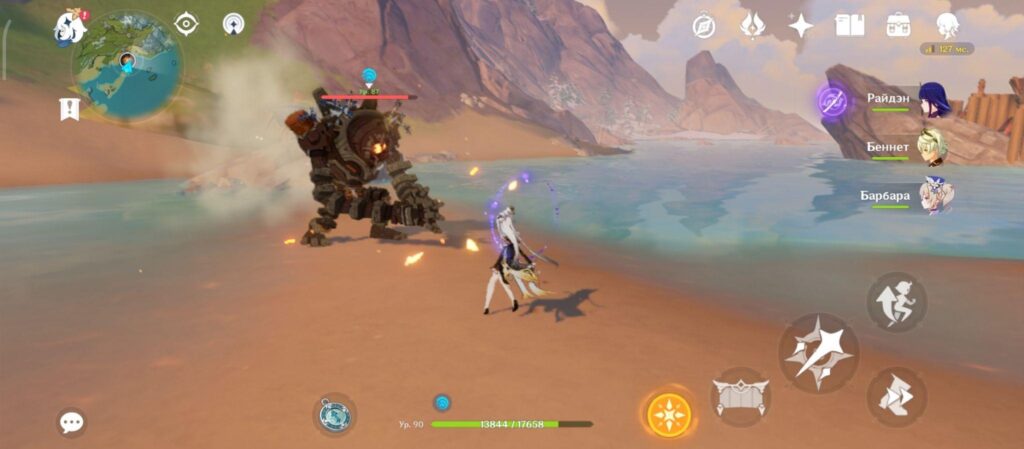Open the four-point star wish icon
The width and height of the screenshot is (1024, 449).
click(800, 26)
